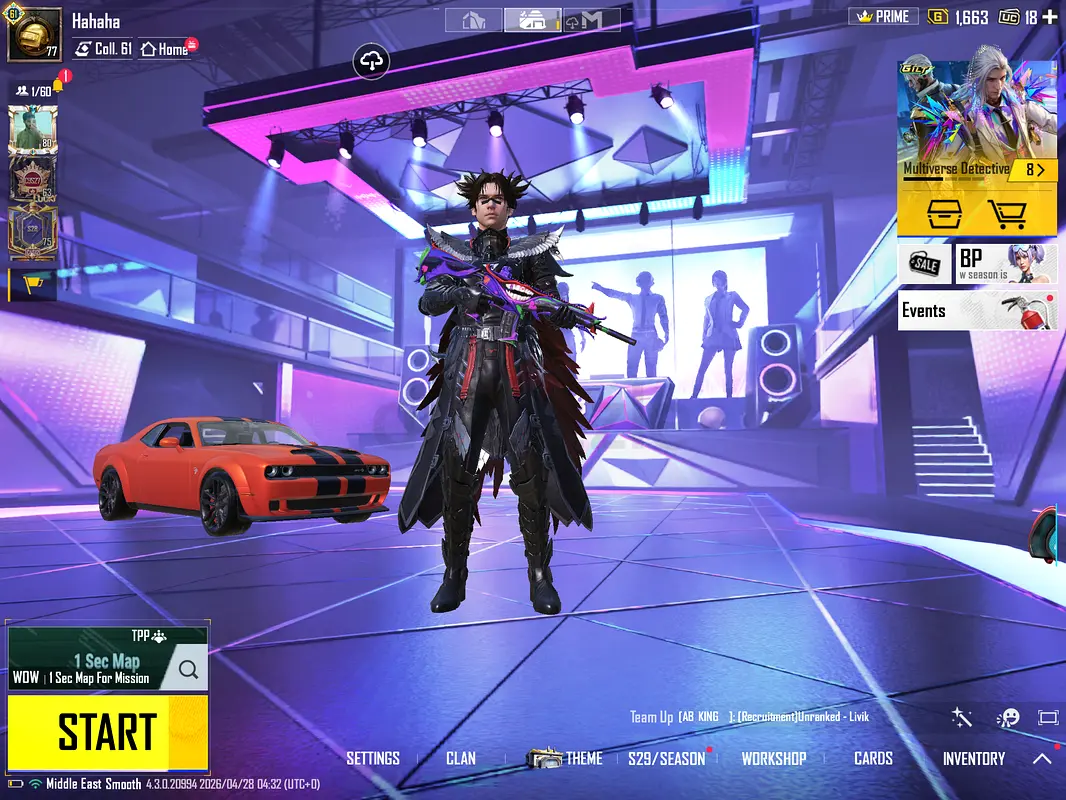The image size is (1066, 800).
Task: Open the SALE offers tag
Action: click(924, 264)
